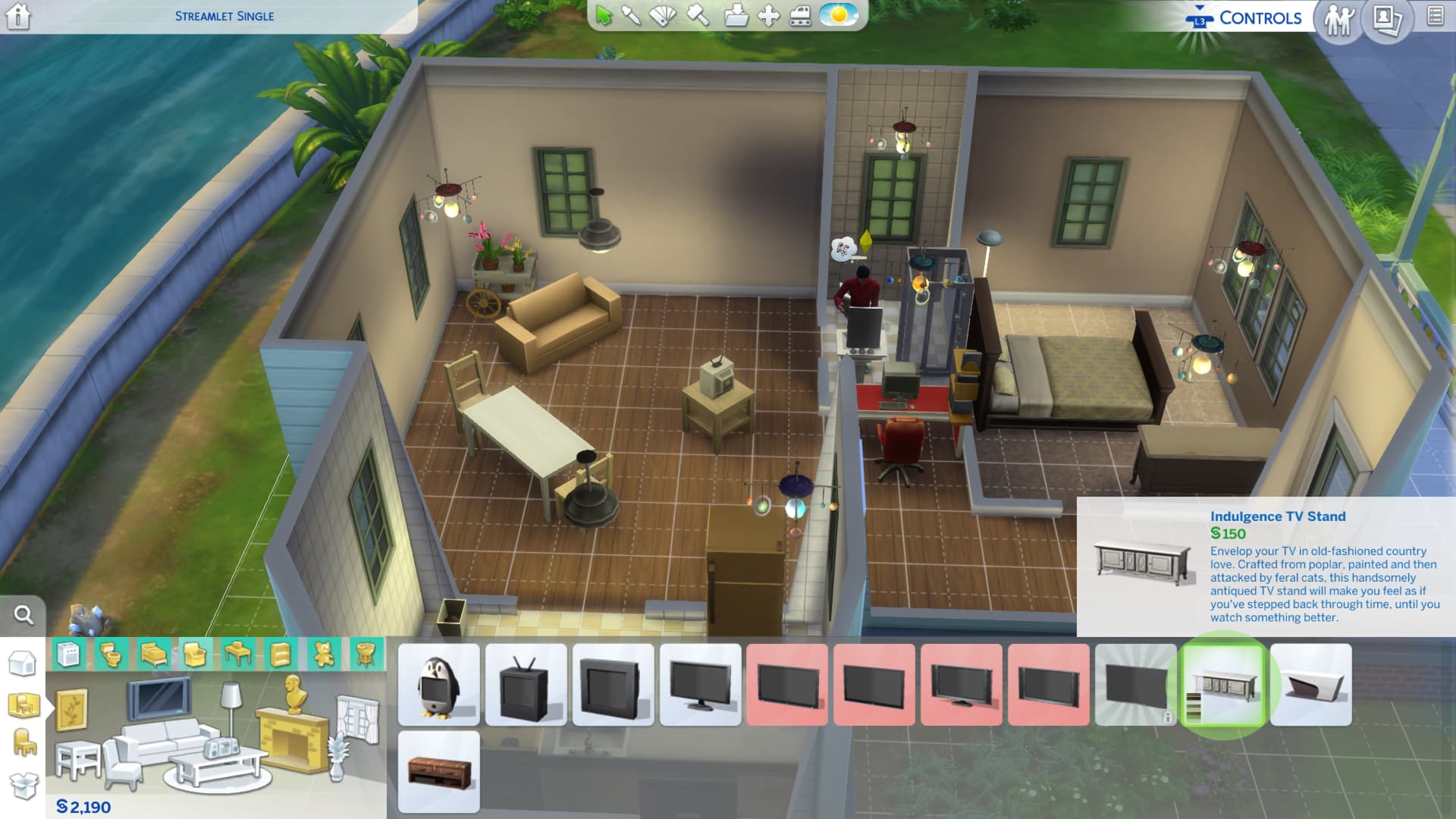Open the save to library folder icon
This screenshot has height=819, width=1456.
pyautogui.click(x=735, y=16)
